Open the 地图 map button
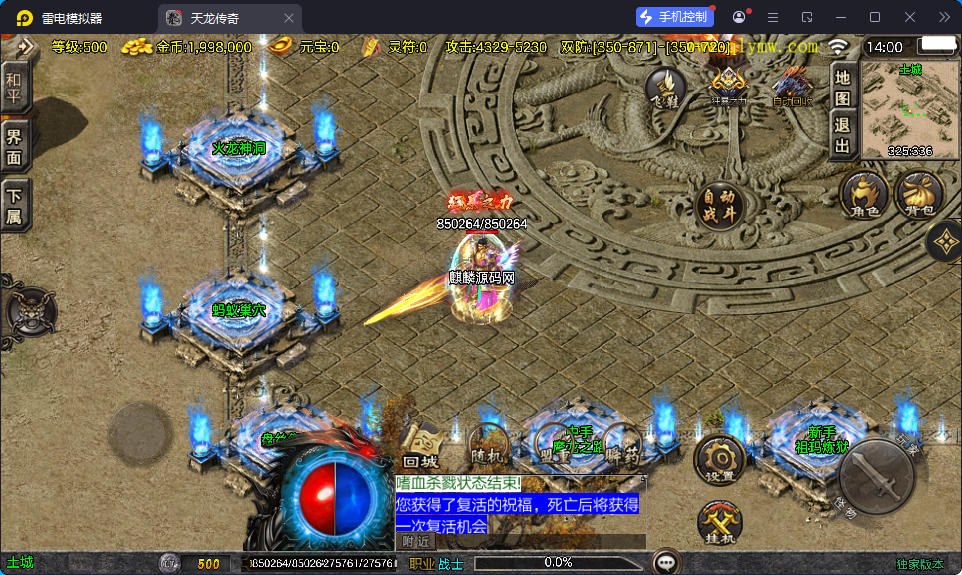The height and width of the screenshot is (575, 962). tap(843, 87)
